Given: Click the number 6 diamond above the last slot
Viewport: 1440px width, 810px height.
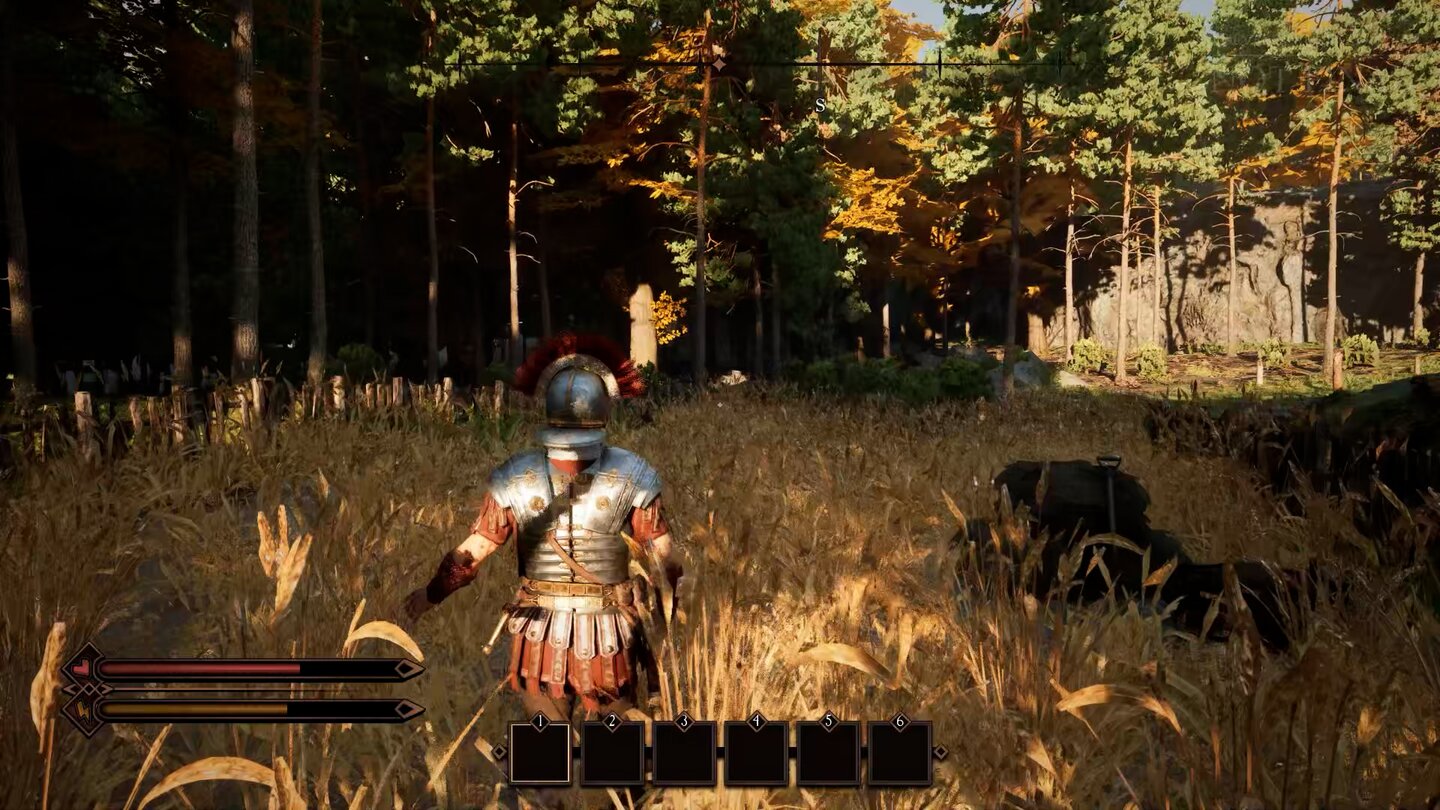Looking at the screenshot, I should [x=900, y=721].
